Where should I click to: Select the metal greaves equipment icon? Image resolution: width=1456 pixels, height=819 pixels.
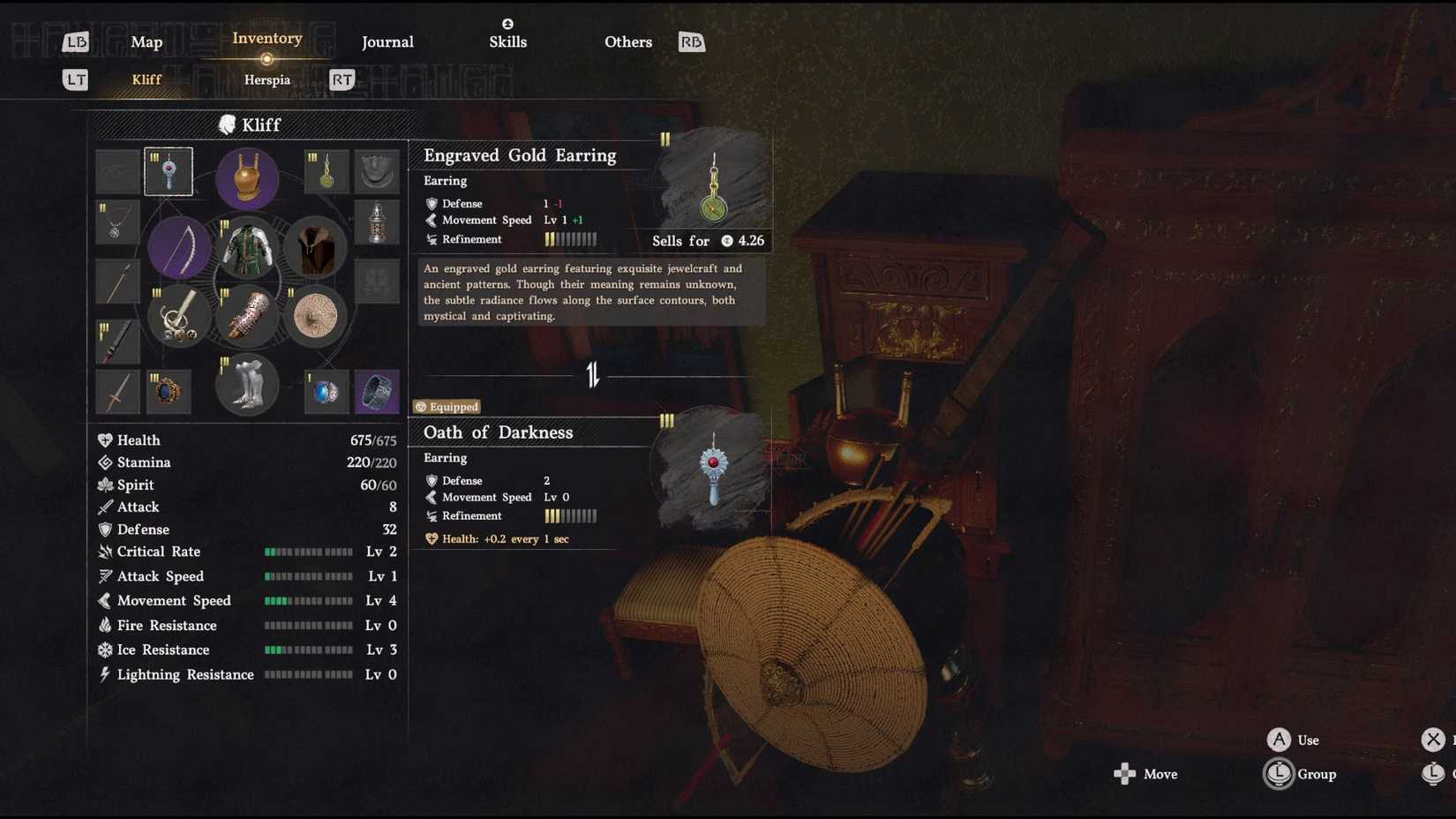247,384
